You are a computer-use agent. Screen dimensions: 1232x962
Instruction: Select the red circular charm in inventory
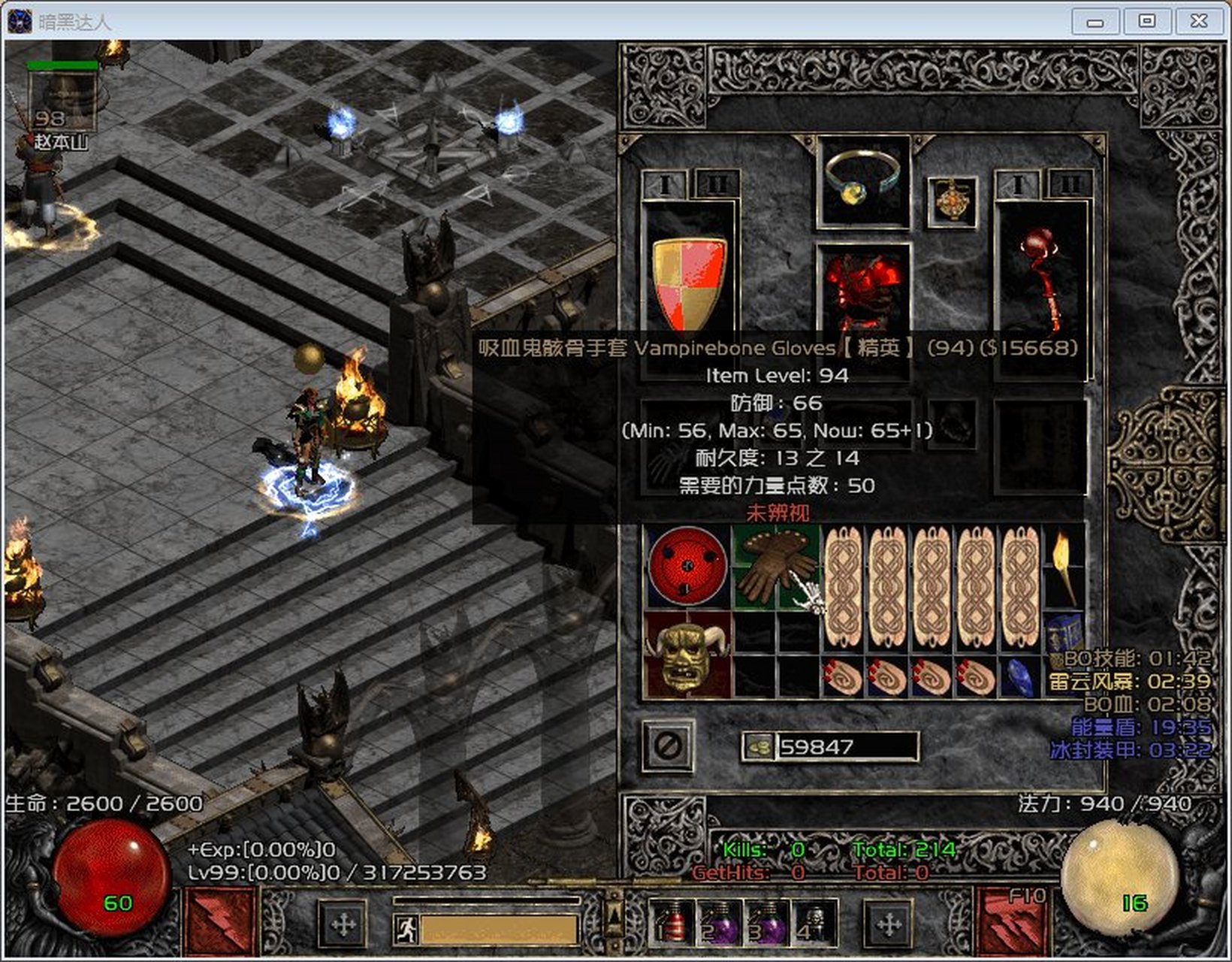point(687,566)
